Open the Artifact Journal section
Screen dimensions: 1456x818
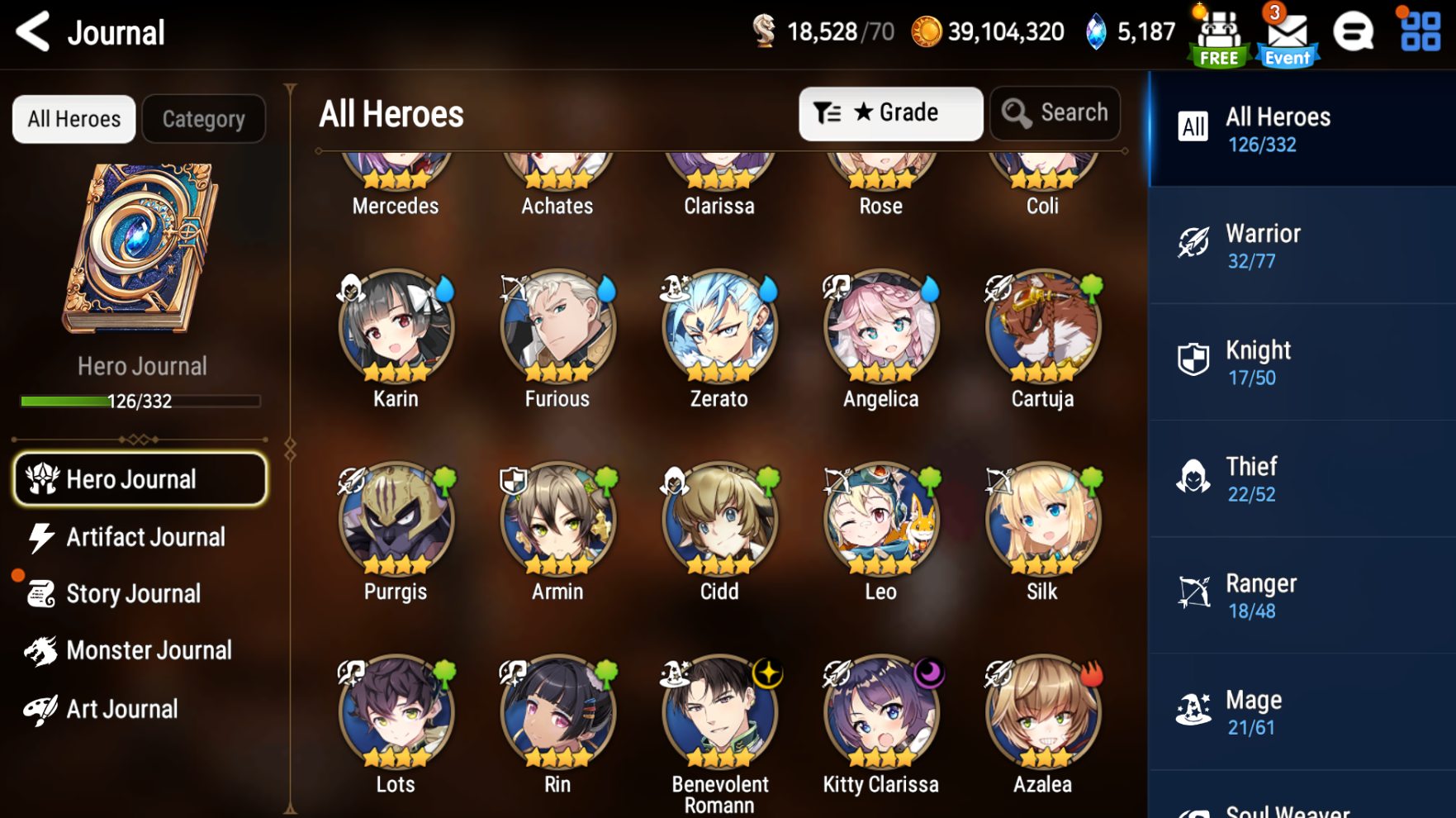(145, 537)
